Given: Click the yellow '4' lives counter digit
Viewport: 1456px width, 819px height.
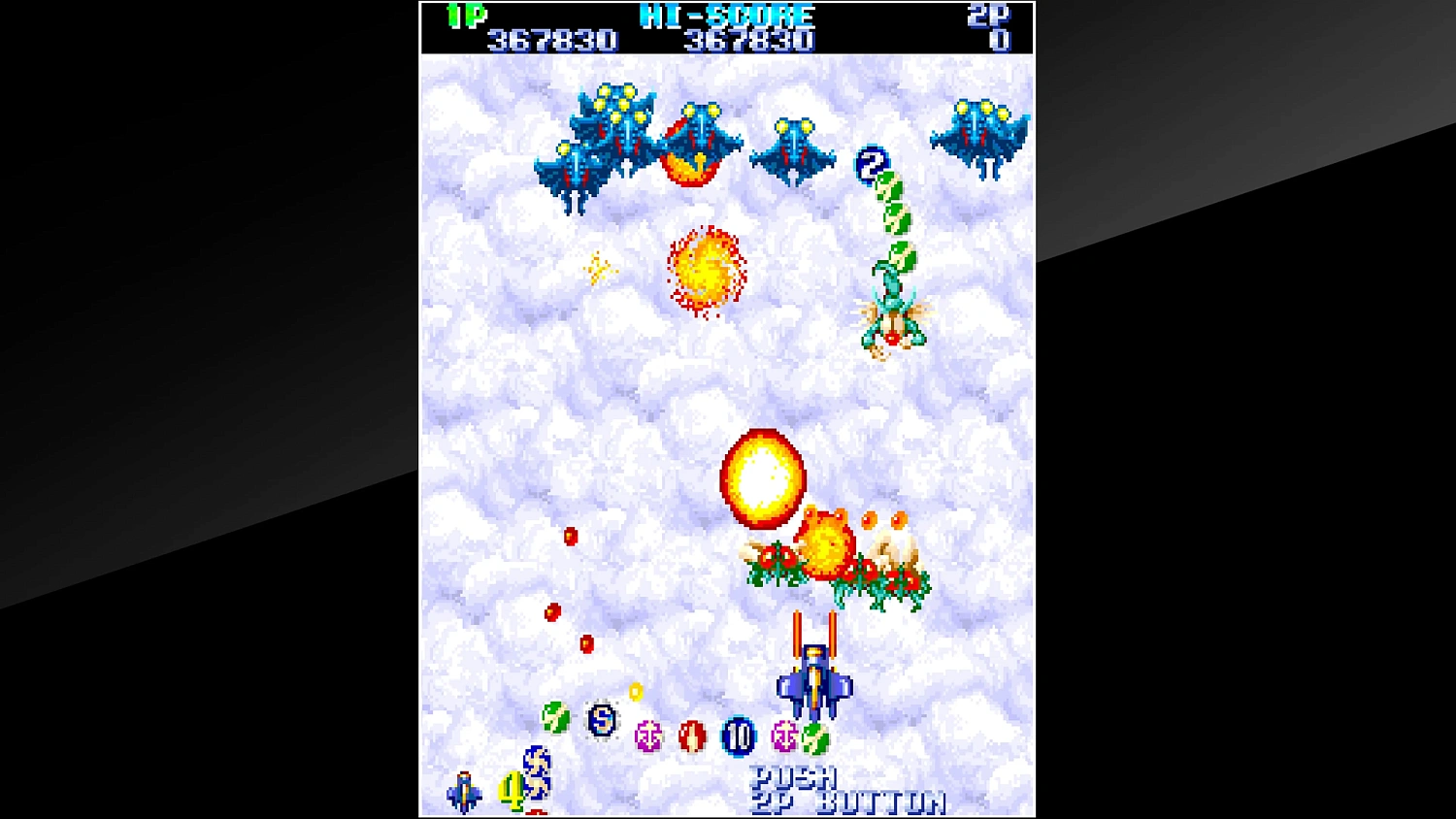Looking at the screenshot, I should (x=512, y=788).
